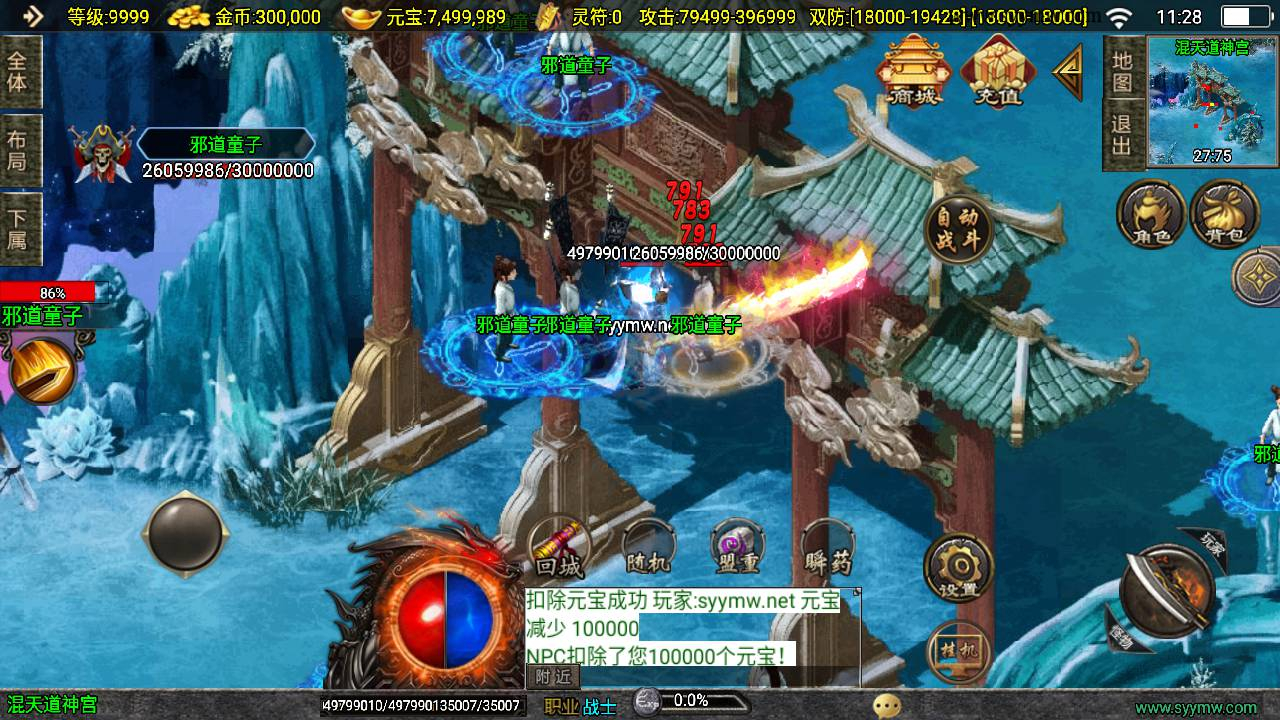Screen dimensions: 1280x720
Task: Switch chat to the 附近 nearby channel
Action: pos(553,677)
